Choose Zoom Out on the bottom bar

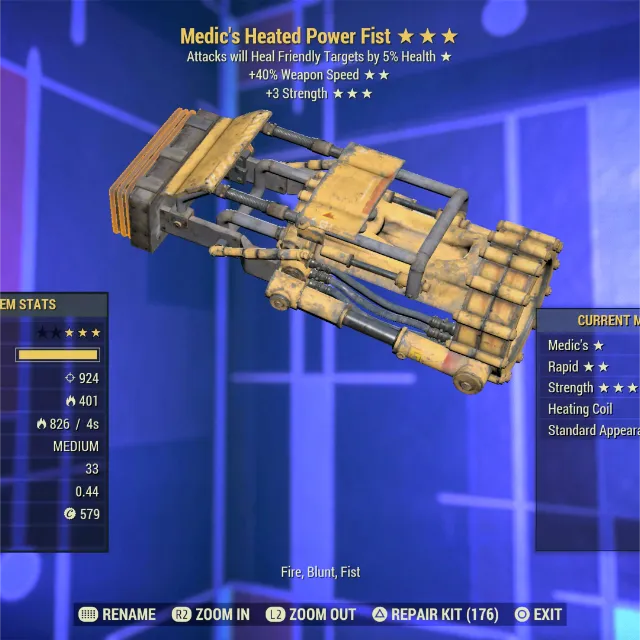coord(310,614)
